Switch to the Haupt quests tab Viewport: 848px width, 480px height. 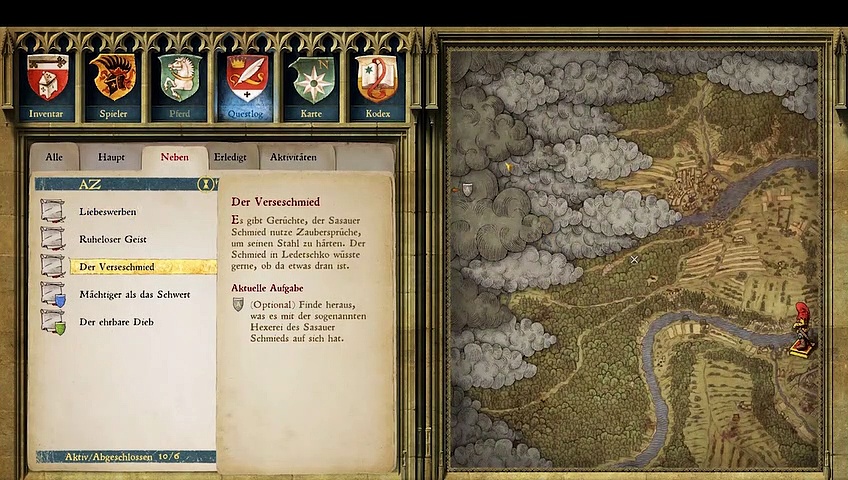(111, 158)
